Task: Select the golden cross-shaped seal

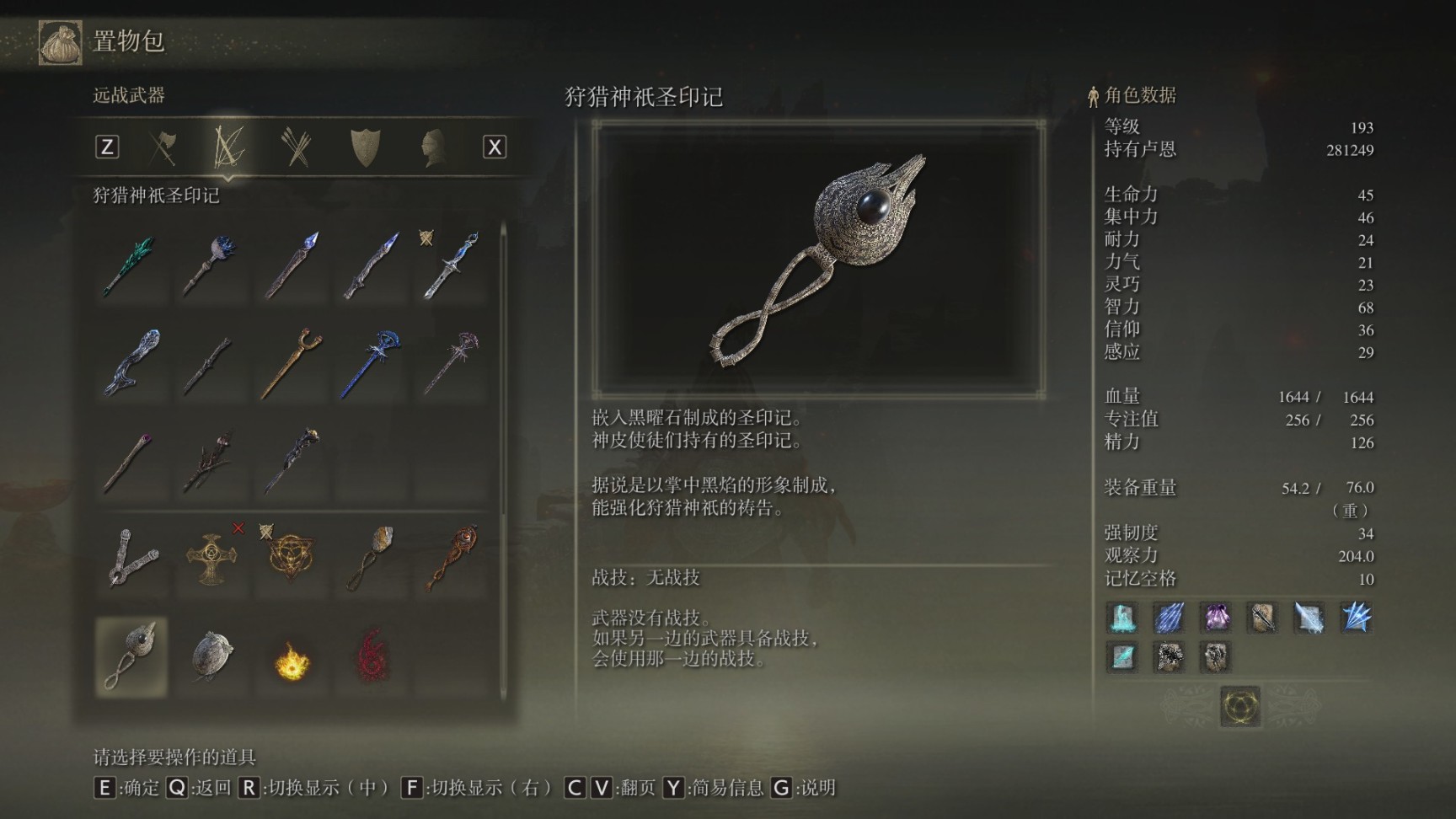Action: pos(211,558)
